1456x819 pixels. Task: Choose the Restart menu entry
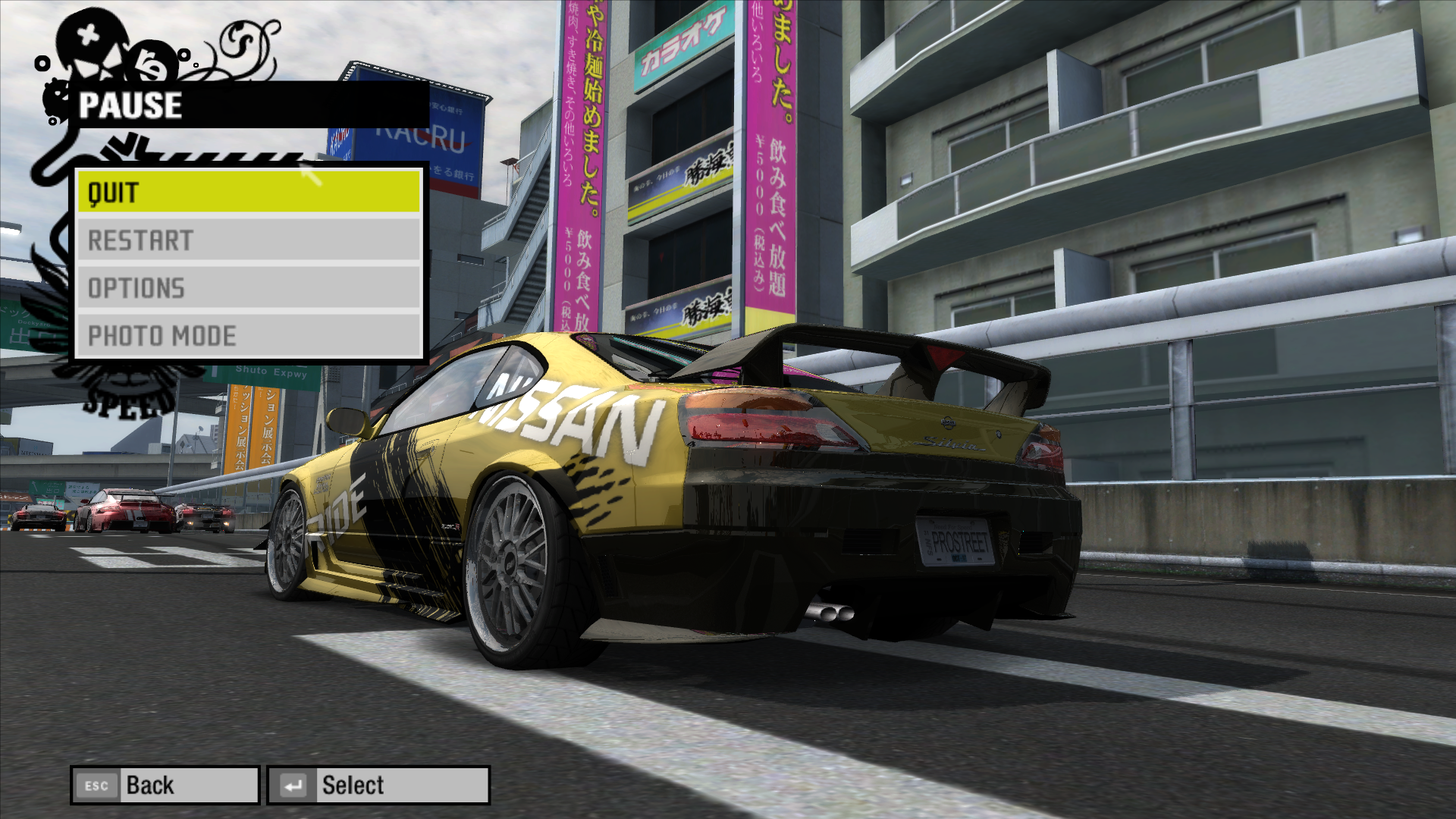tap(249, 240)
